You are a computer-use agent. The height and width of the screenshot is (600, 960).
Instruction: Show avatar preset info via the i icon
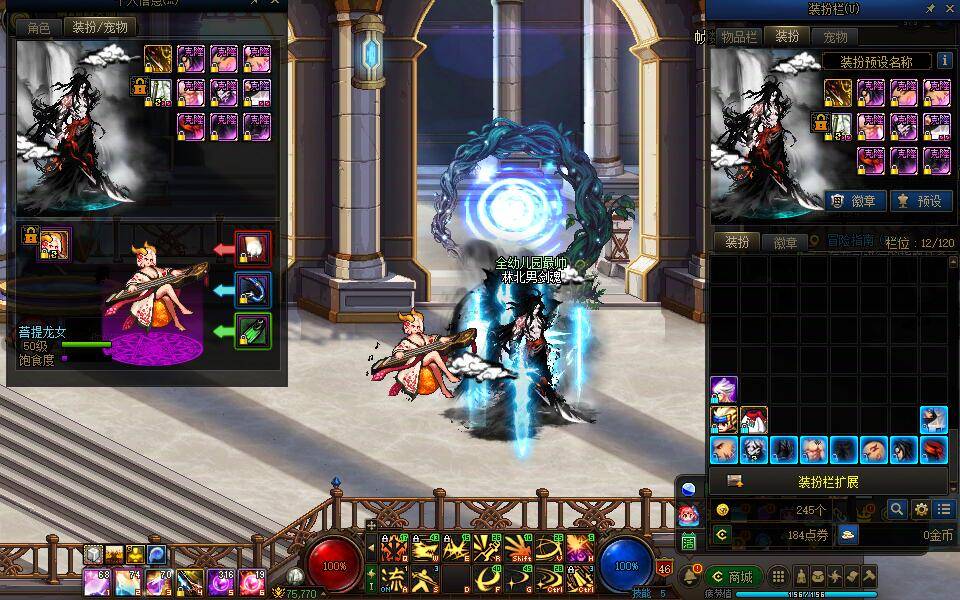tap(943, 61)
